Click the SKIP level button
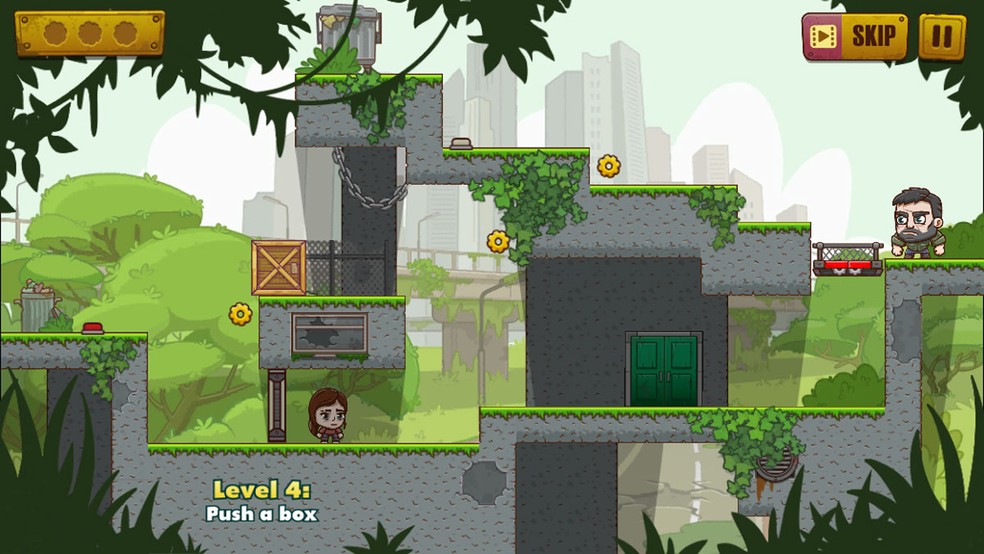Screen dimensions: 984x554 click(854, 37)
